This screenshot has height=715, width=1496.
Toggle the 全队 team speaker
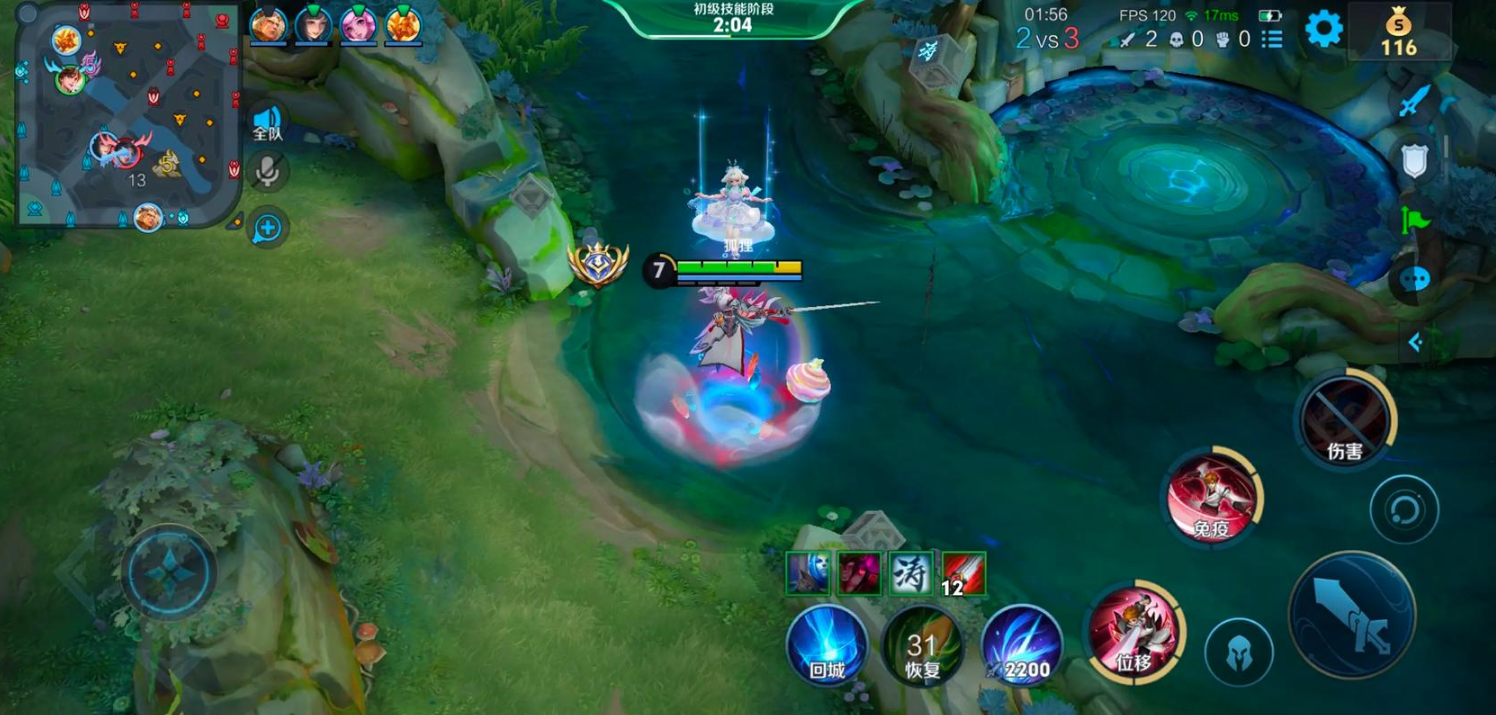tap(267, 123)
